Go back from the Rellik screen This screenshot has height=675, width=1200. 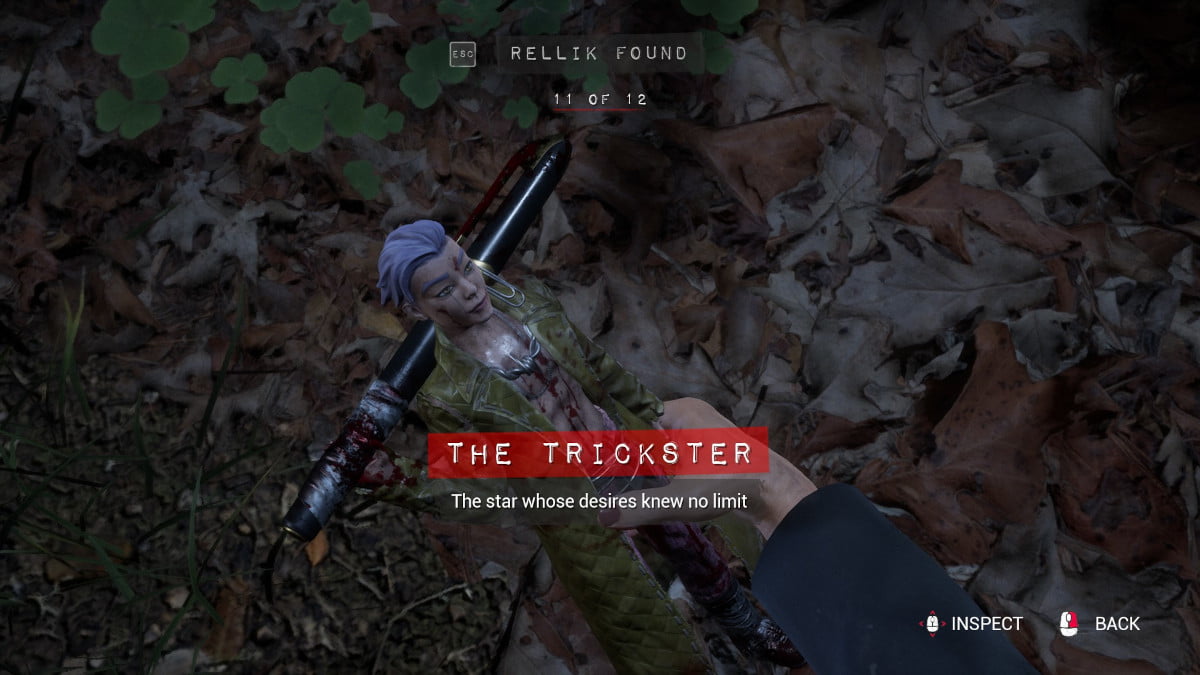(x=1100, y=624)
